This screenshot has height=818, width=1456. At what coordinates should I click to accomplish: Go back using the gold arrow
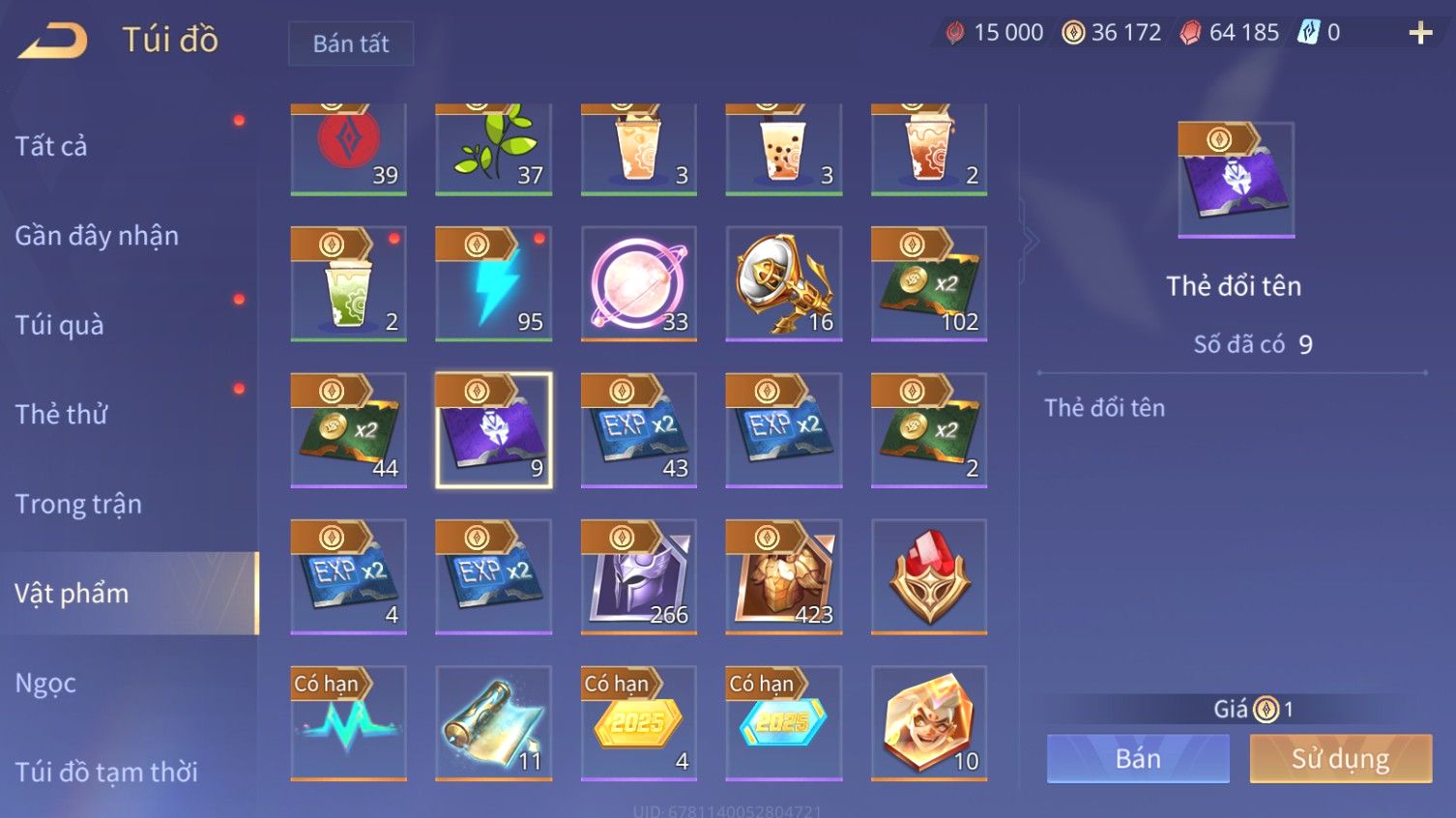pyautogui.click(x=54, y=41)
